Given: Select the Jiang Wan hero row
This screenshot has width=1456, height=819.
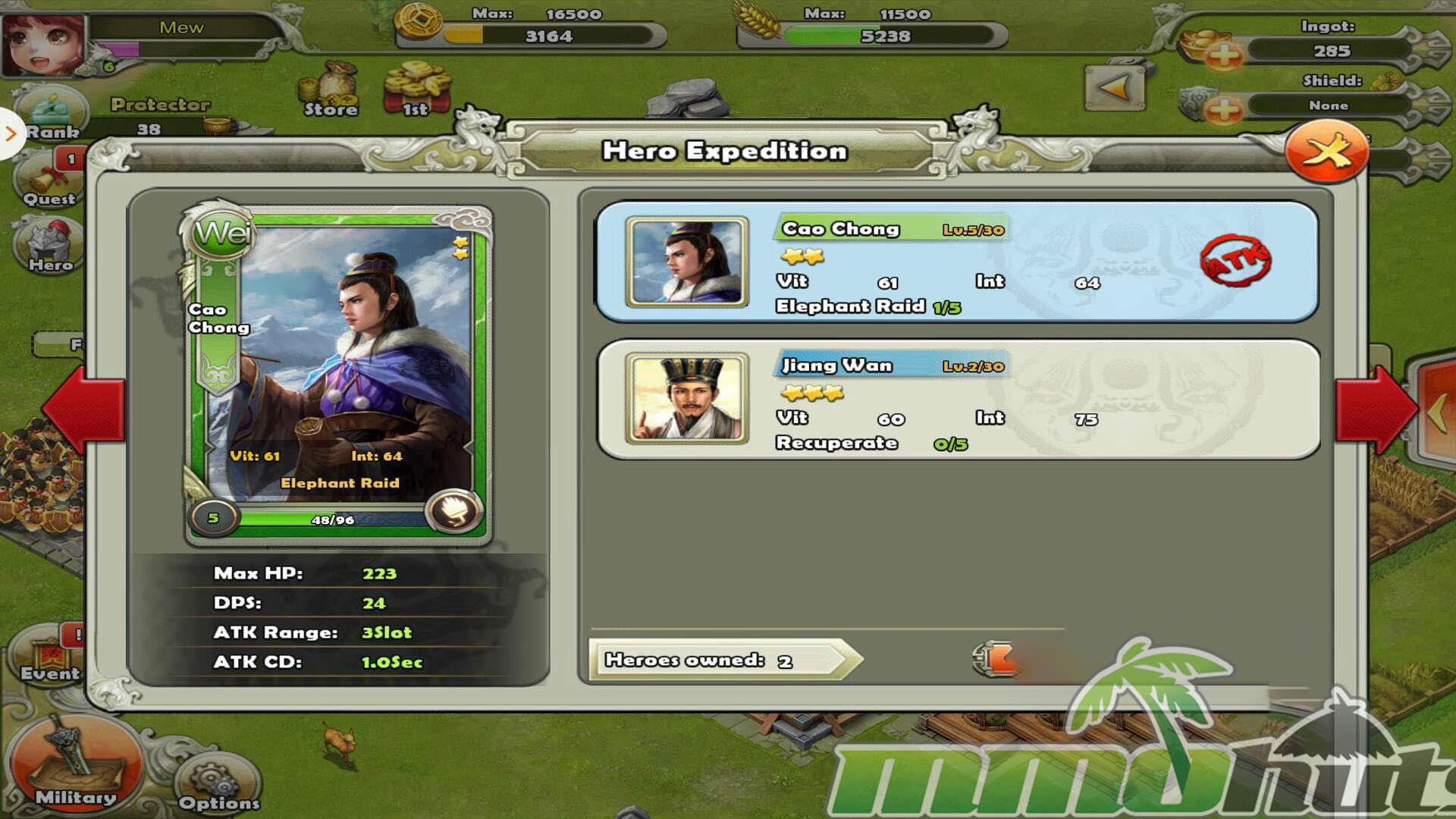Looking at the screenshot, I should 957,400.
